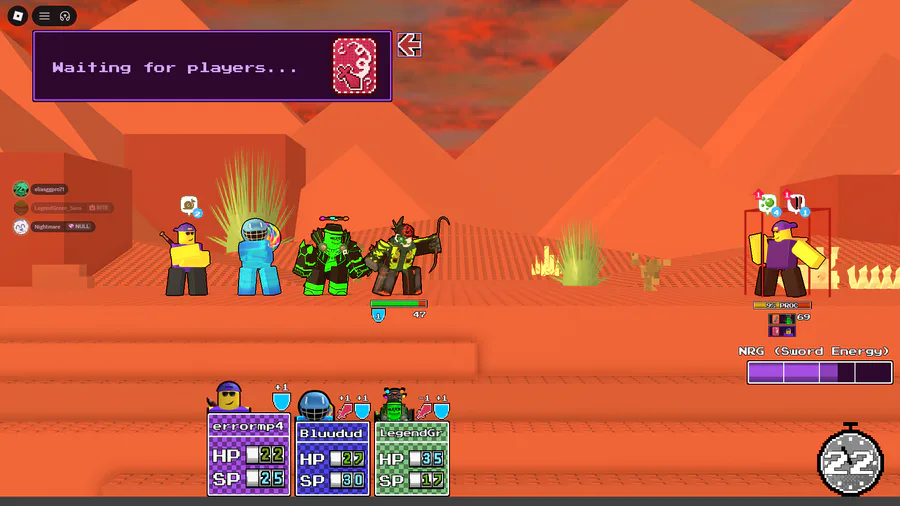This screenshot has height=506, width=900.
Task: Select the errormp4 party card
Action: (x=249, y=455)
